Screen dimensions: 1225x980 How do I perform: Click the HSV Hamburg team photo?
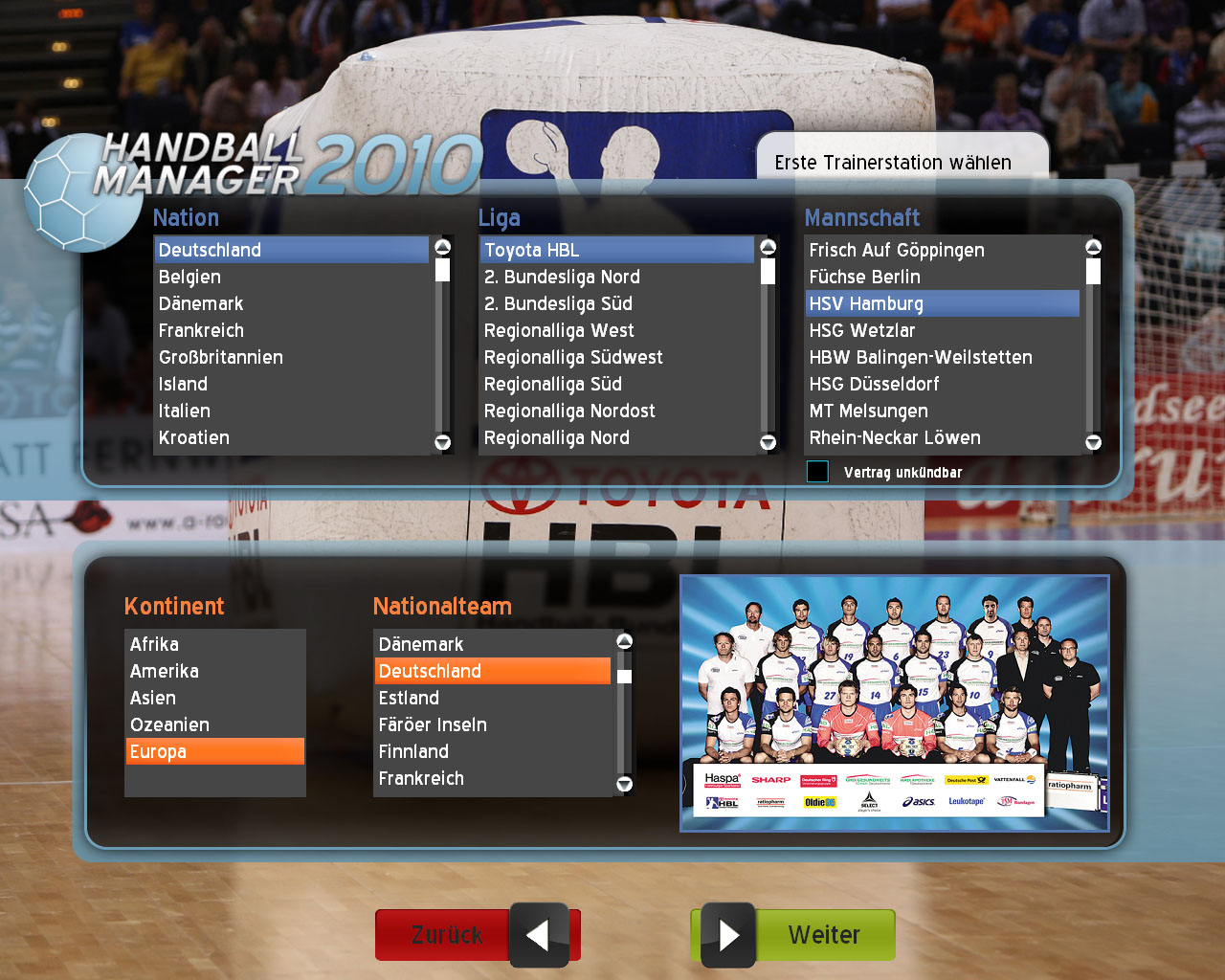coord(894,703)
